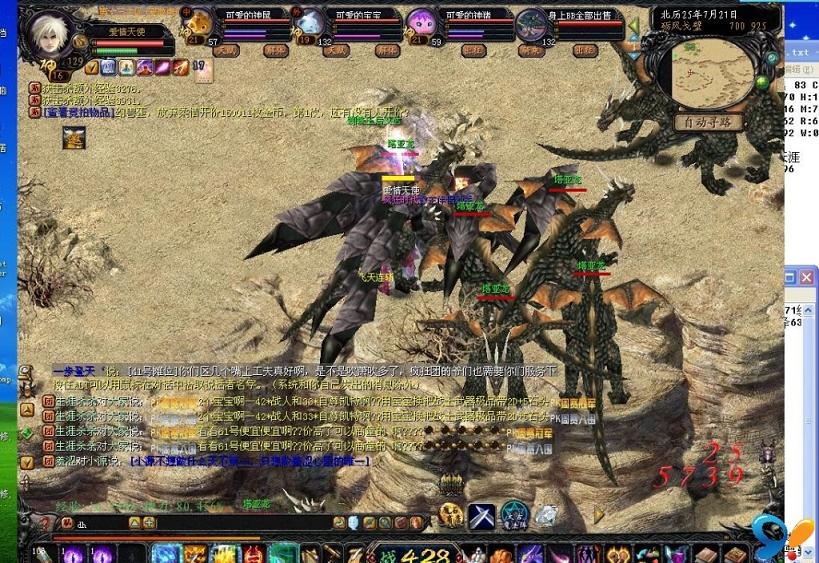Screen dimensions: 819x563
Task: Click the golden winged emblem icon
Action: 451,515
